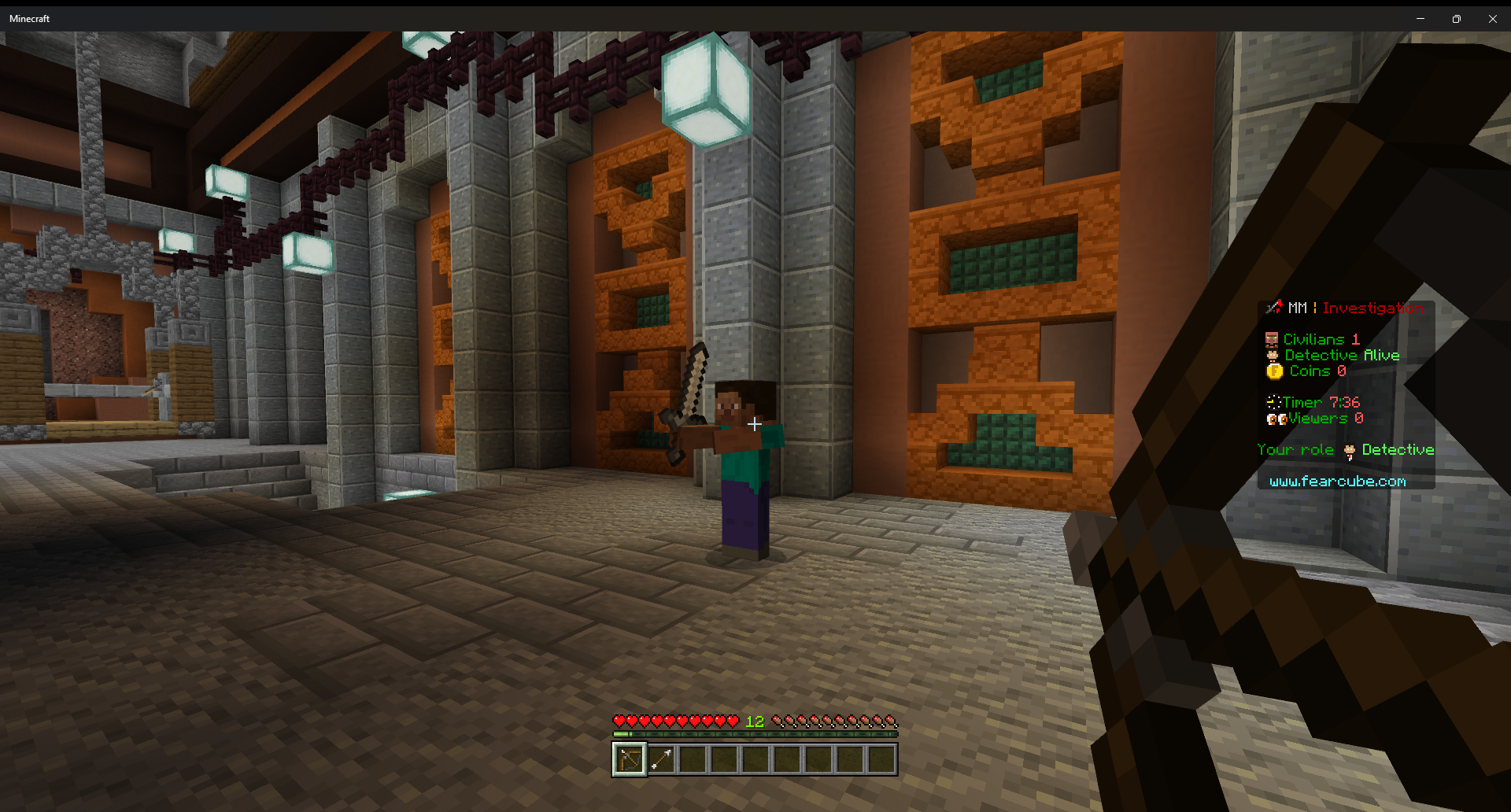The image size is (1511, 812).
Task: Select the villager head icon next to Civilians
Action: [x=1273, y=338]
